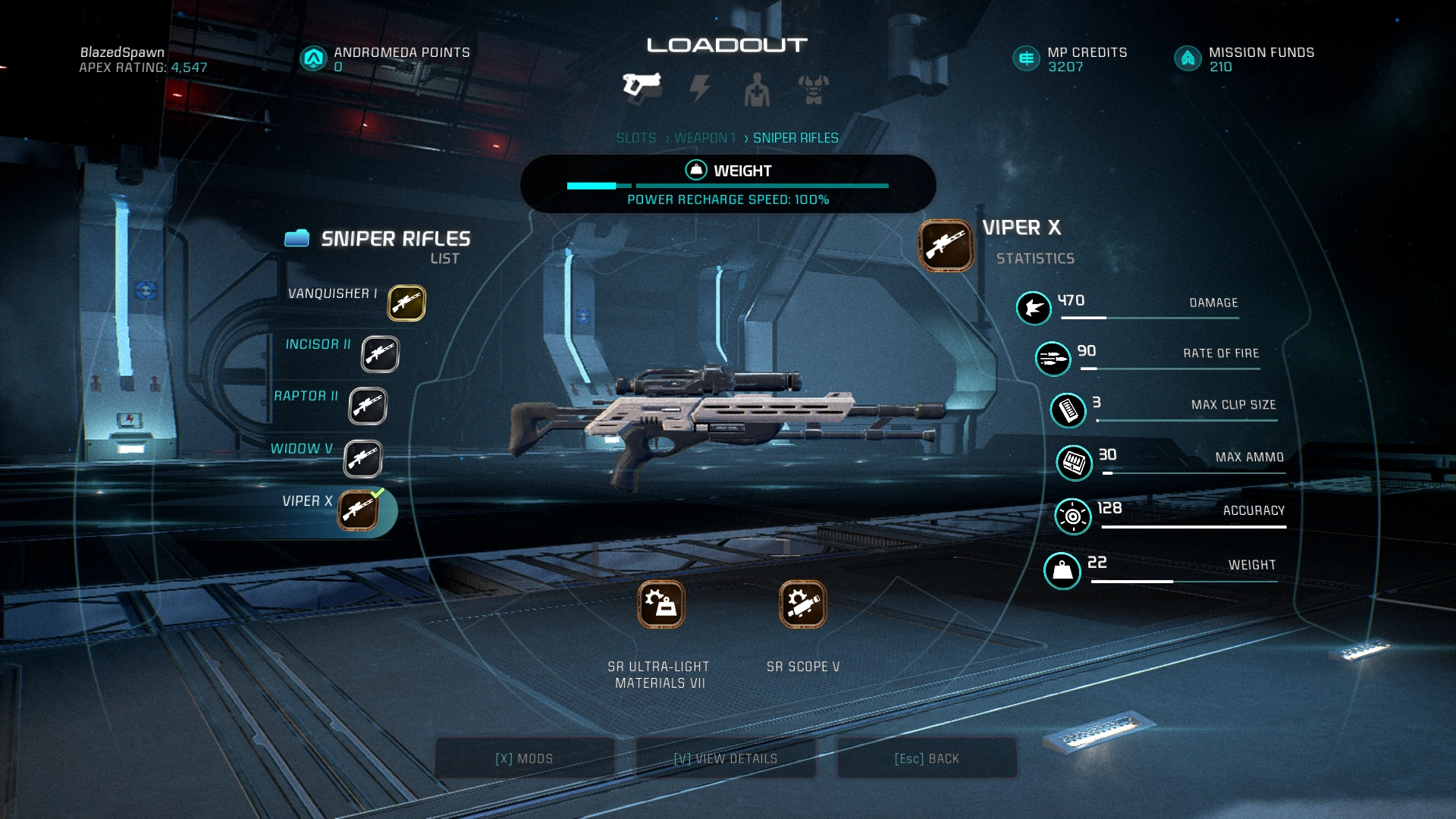The image size is (1456, 819).
Task: Open the armor torso tab
Action: (813, 89)
